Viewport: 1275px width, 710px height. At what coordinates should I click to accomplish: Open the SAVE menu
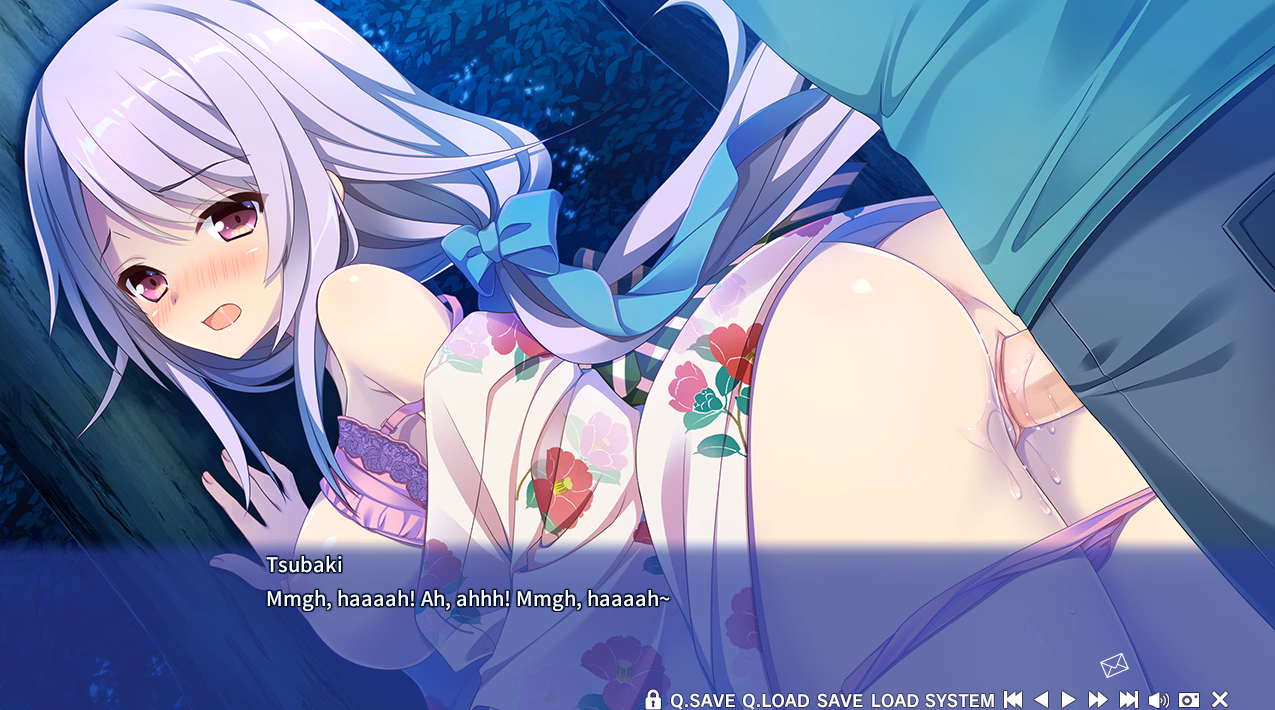coord(839,700)
